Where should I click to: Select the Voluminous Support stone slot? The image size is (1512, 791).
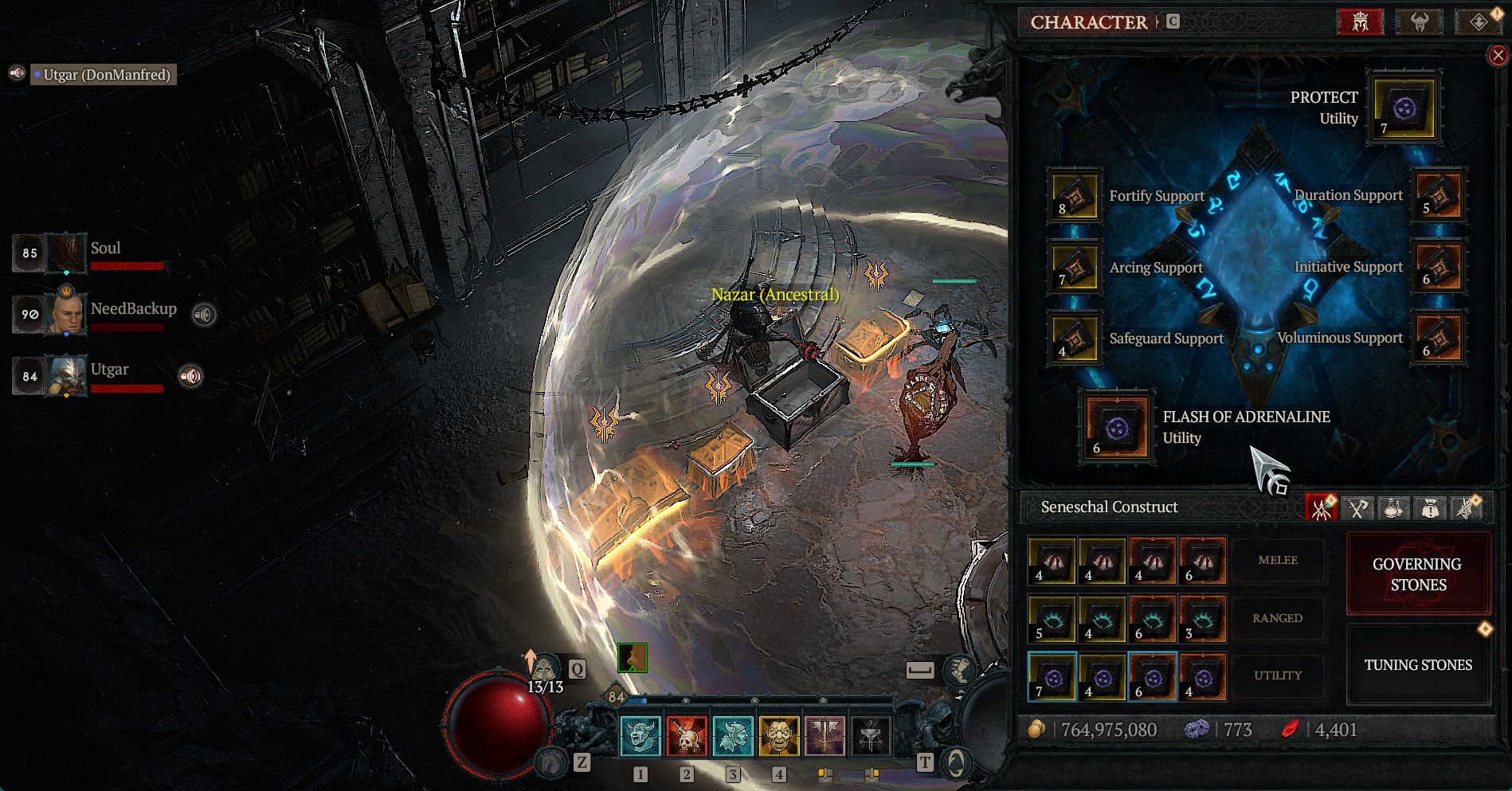(x=1438, y=338)
